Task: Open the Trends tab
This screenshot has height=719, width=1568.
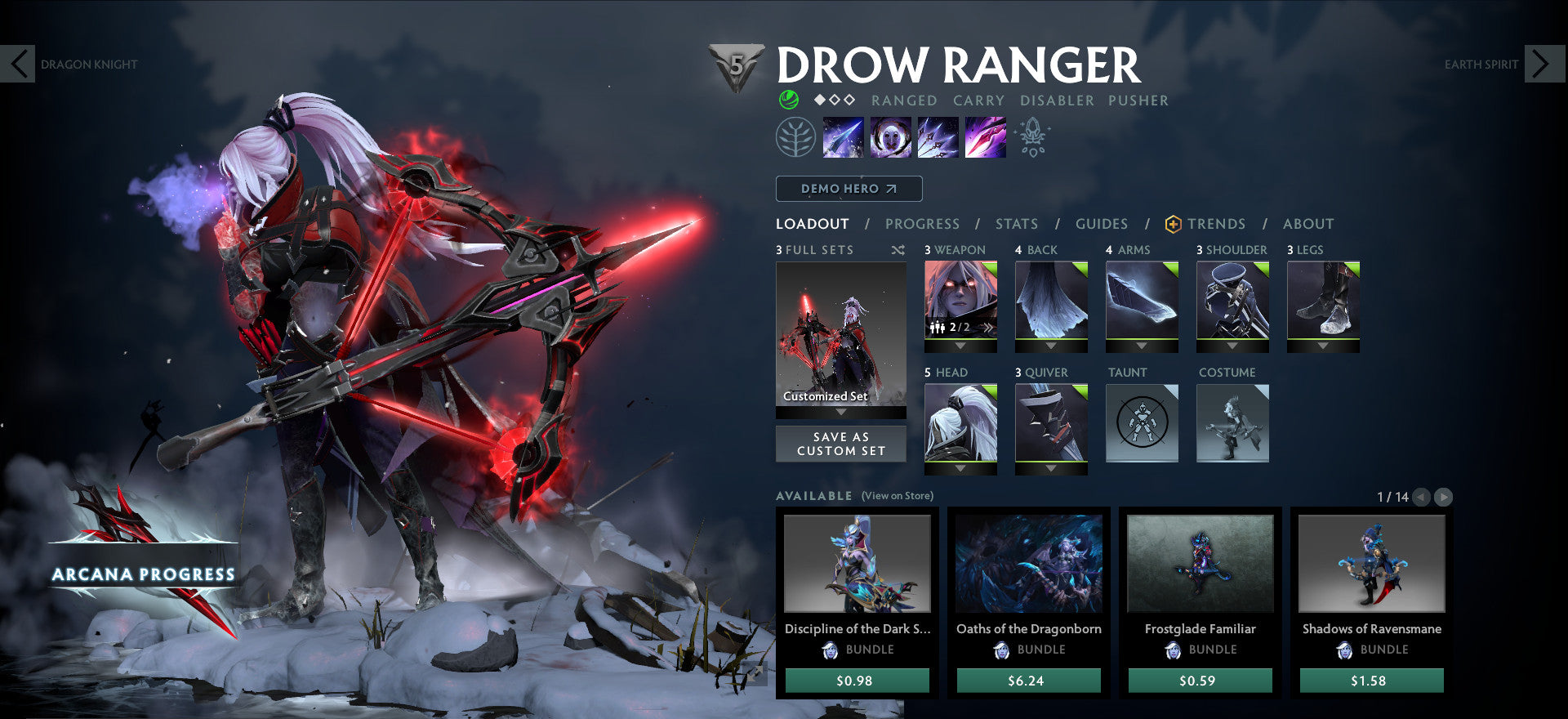Action: (x=1218, y=223)
